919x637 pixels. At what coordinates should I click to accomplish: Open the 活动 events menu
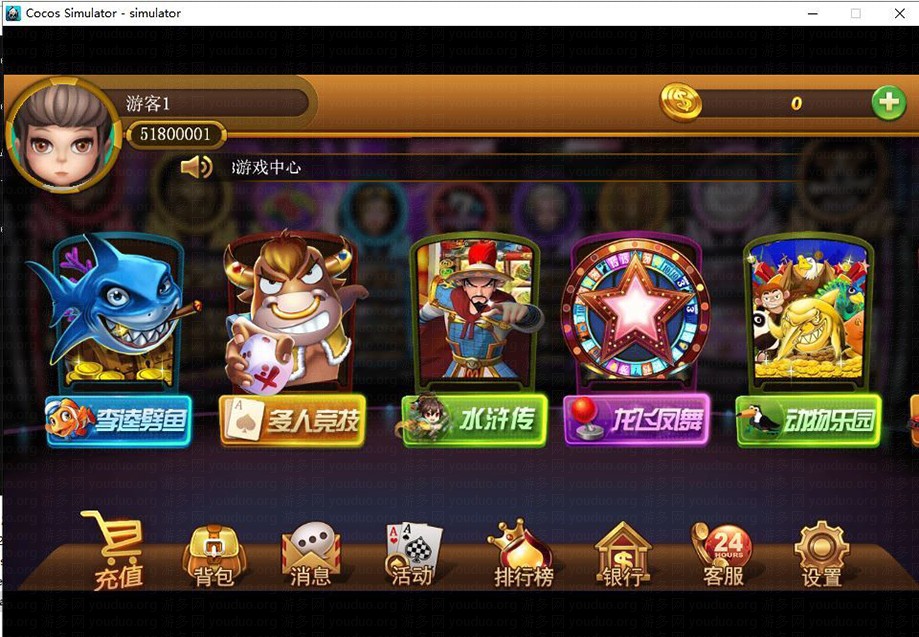[413, 553]
